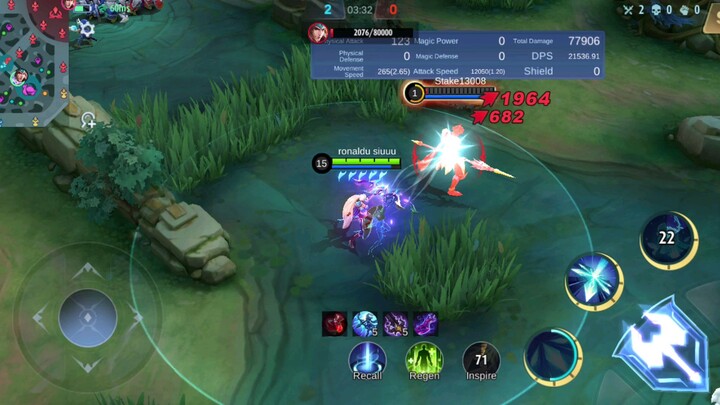Screen dimensions: 720x405
Task: Click the hero portrait on the stats panel
Action: pos(319,32)
